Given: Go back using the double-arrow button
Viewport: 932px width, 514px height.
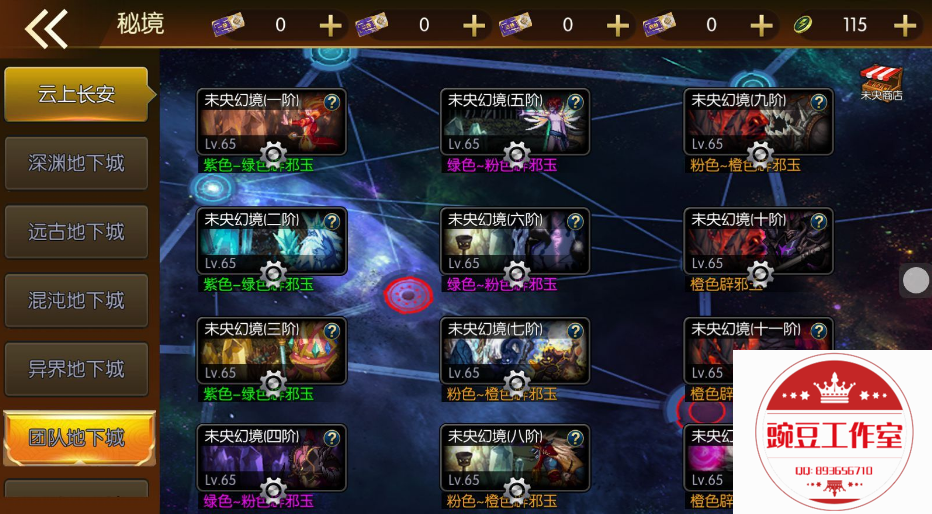Looking at the screenshot, I should [x=46, y=27].
